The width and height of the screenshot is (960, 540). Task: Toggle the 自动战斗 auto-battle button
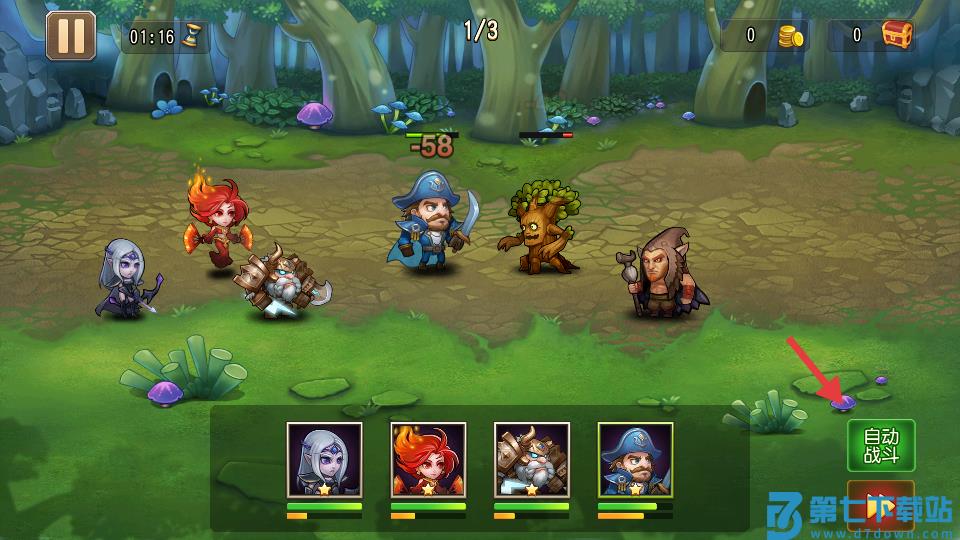pos(881,446)
